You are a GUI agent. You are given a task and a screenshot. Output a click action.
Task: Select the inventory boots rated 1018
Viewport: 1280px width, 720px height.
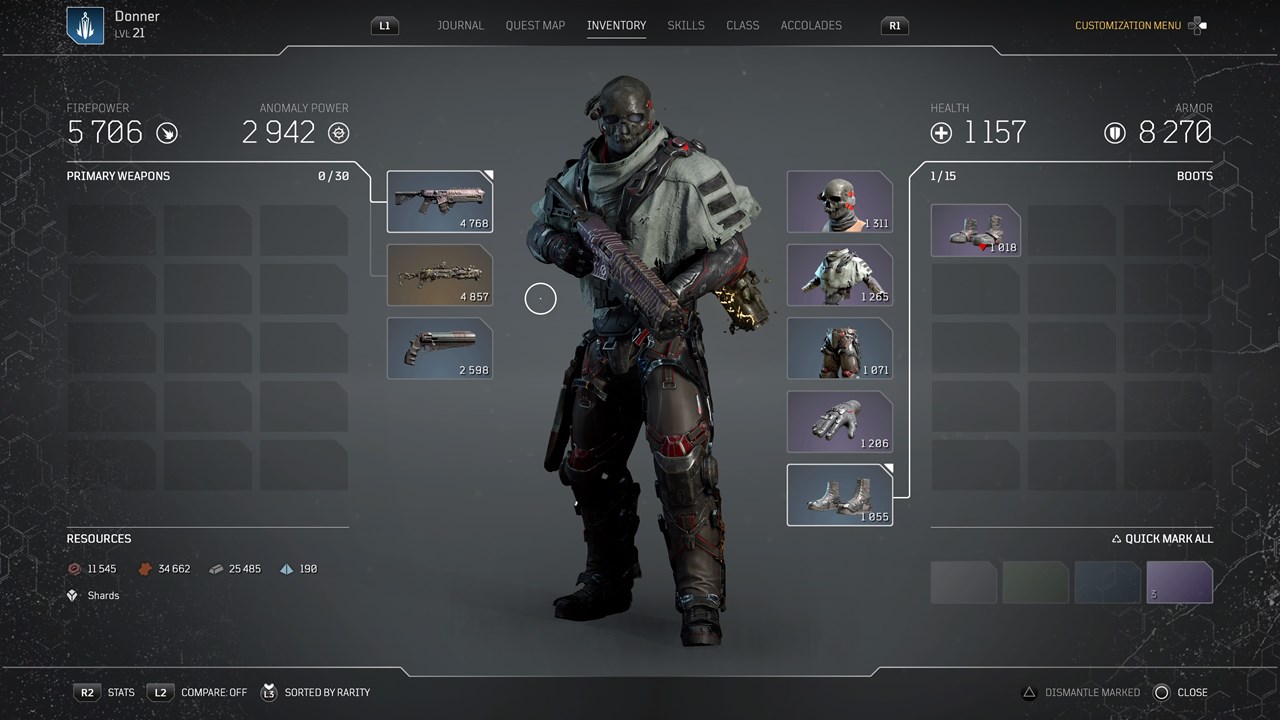tap(975, 230)
